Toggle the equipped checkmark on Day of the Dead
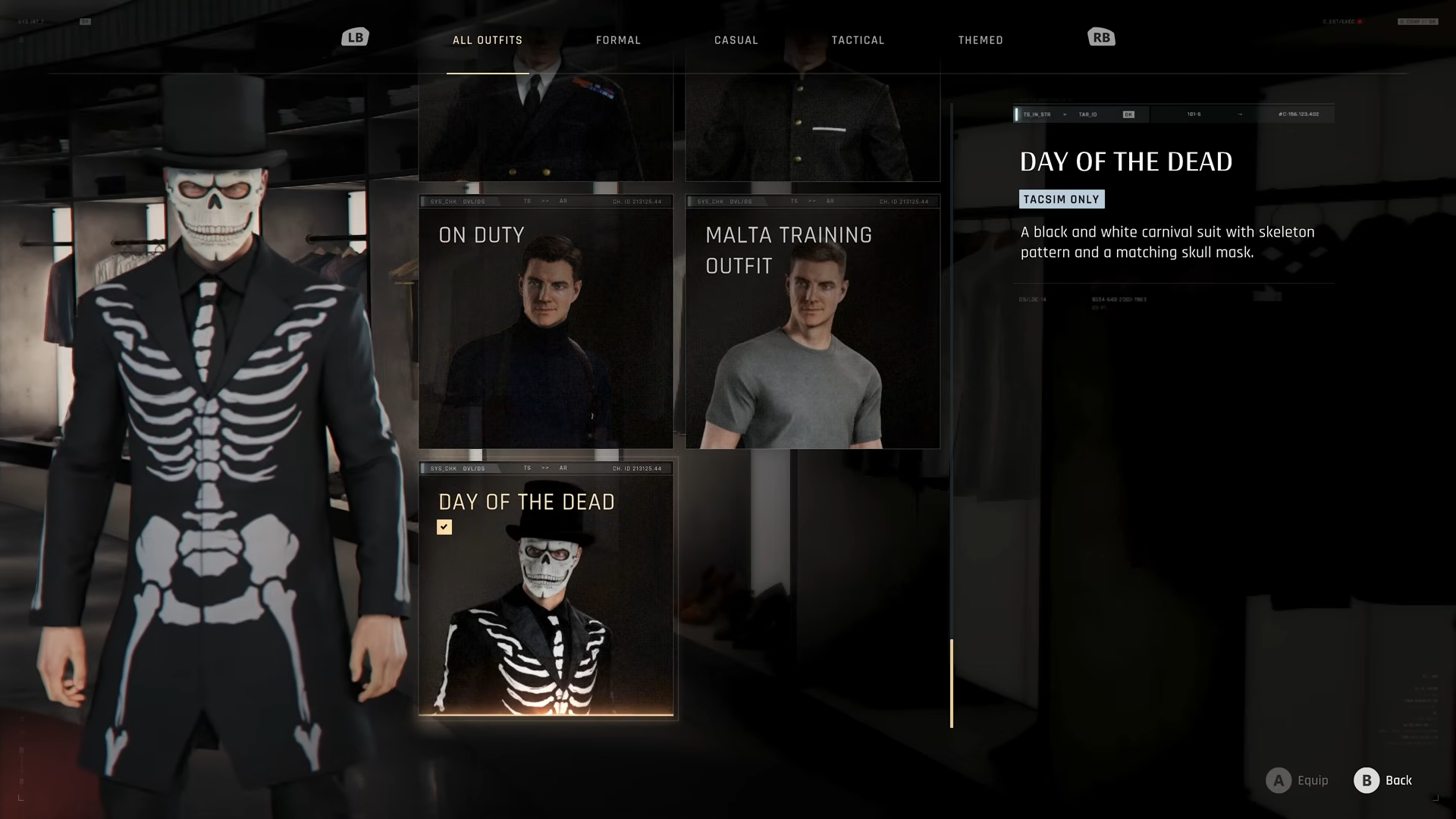 444,526
